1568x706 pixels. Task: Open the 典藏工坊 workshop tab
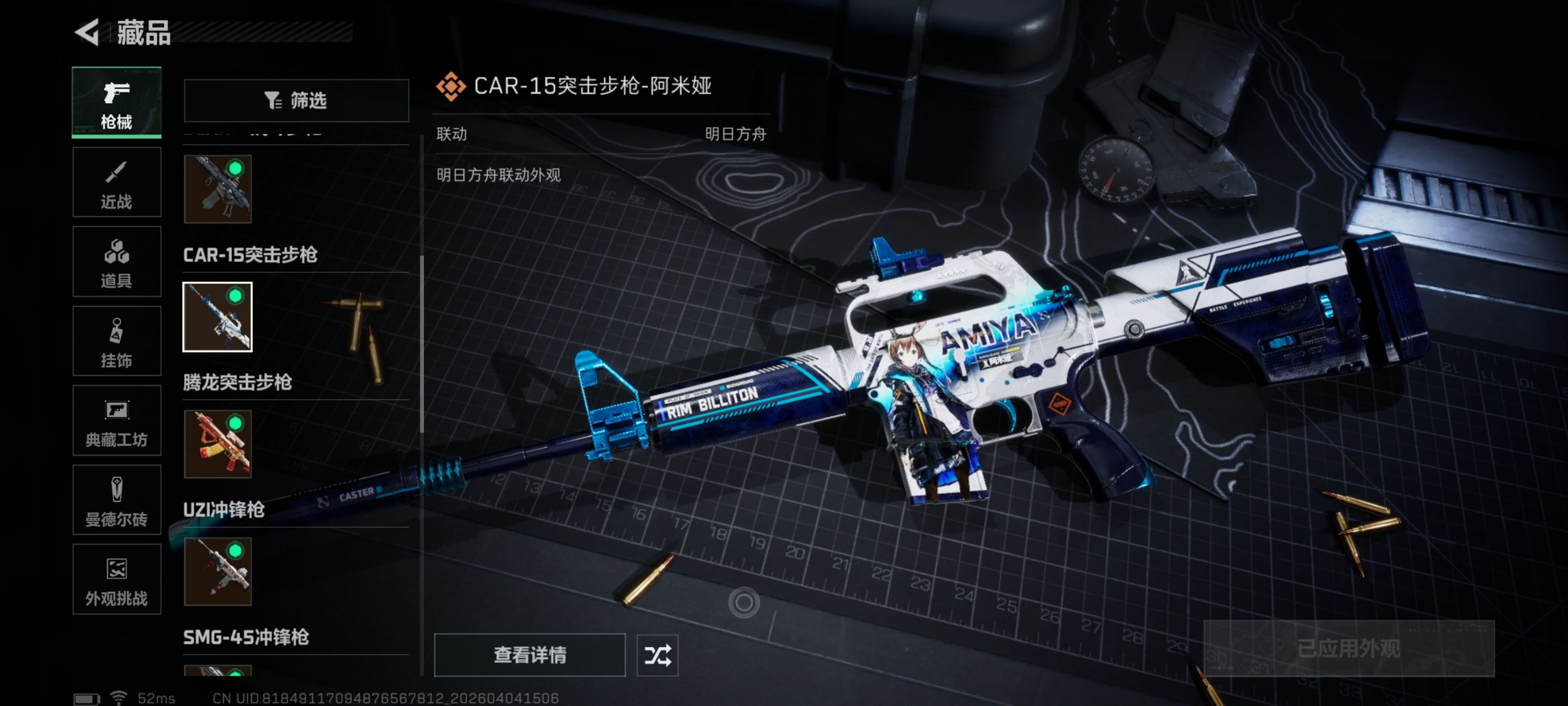pos(116,421)
